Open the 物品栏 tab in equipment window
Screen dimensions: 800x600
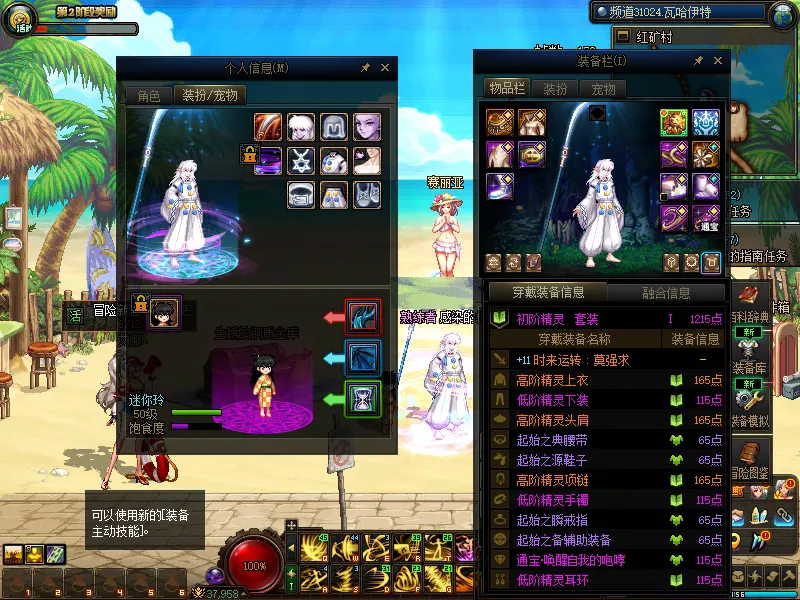point(506,89)
